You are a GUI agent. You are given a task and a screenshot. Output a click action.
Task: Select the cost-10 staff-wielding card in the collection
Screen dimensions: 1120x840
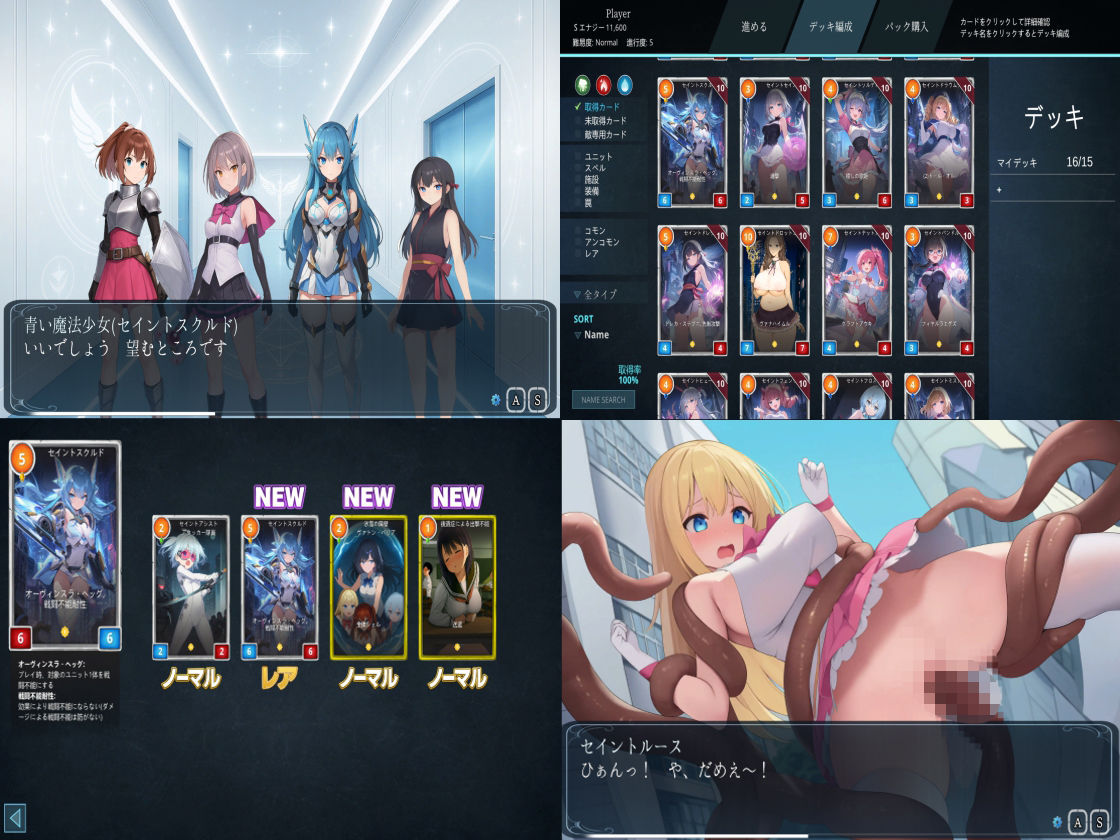click(774, 291)
